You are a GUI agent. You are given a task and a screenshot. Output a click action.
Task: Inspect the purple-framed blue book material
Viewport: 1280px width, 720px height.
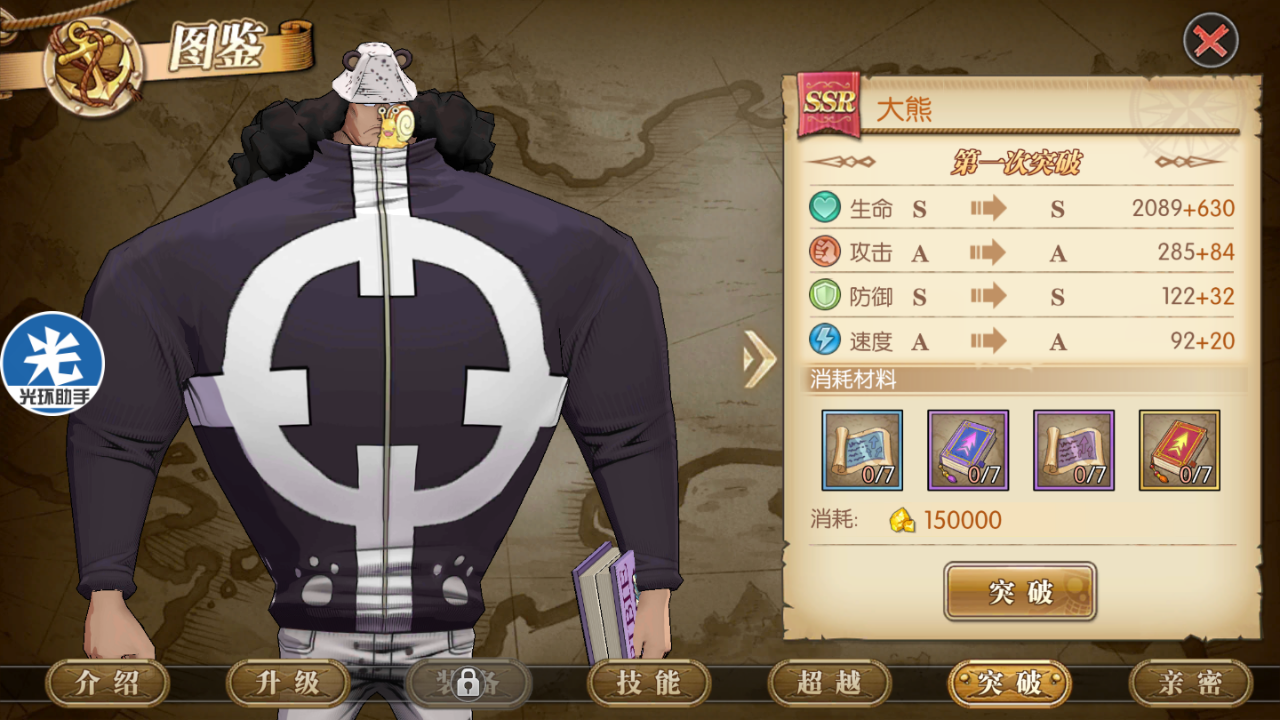968,450
